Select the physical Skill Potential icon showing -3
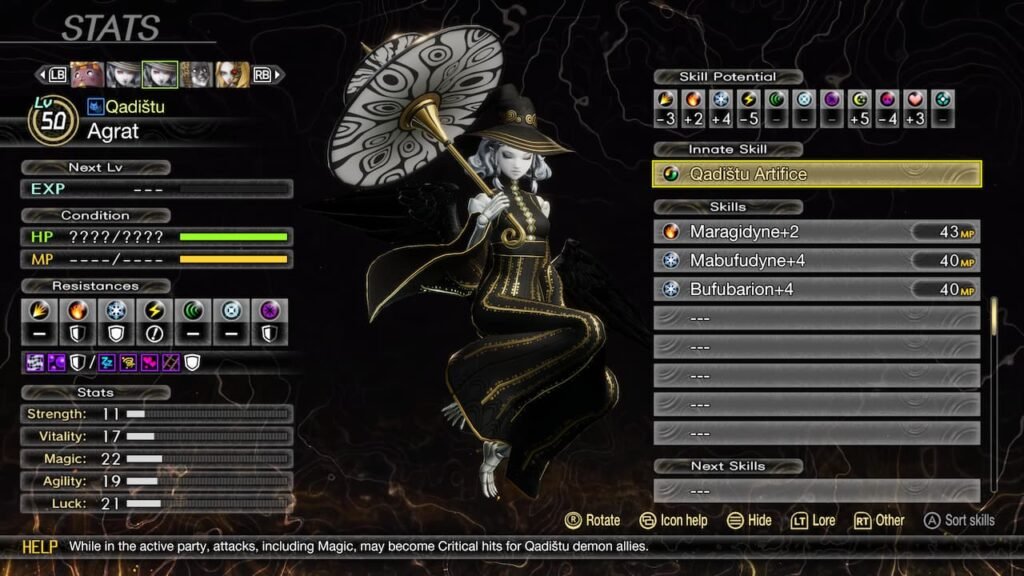The width and height of the screenshot is (1024, 576). tap(666, 100)
